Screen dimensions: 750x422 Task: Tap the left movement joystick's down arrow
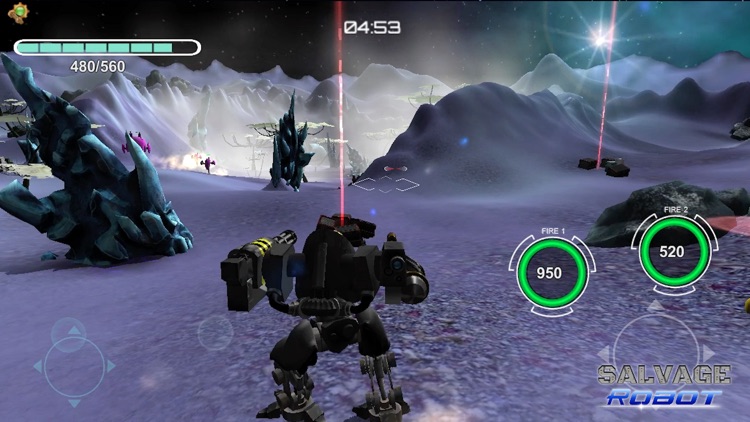tap(73, 403)
